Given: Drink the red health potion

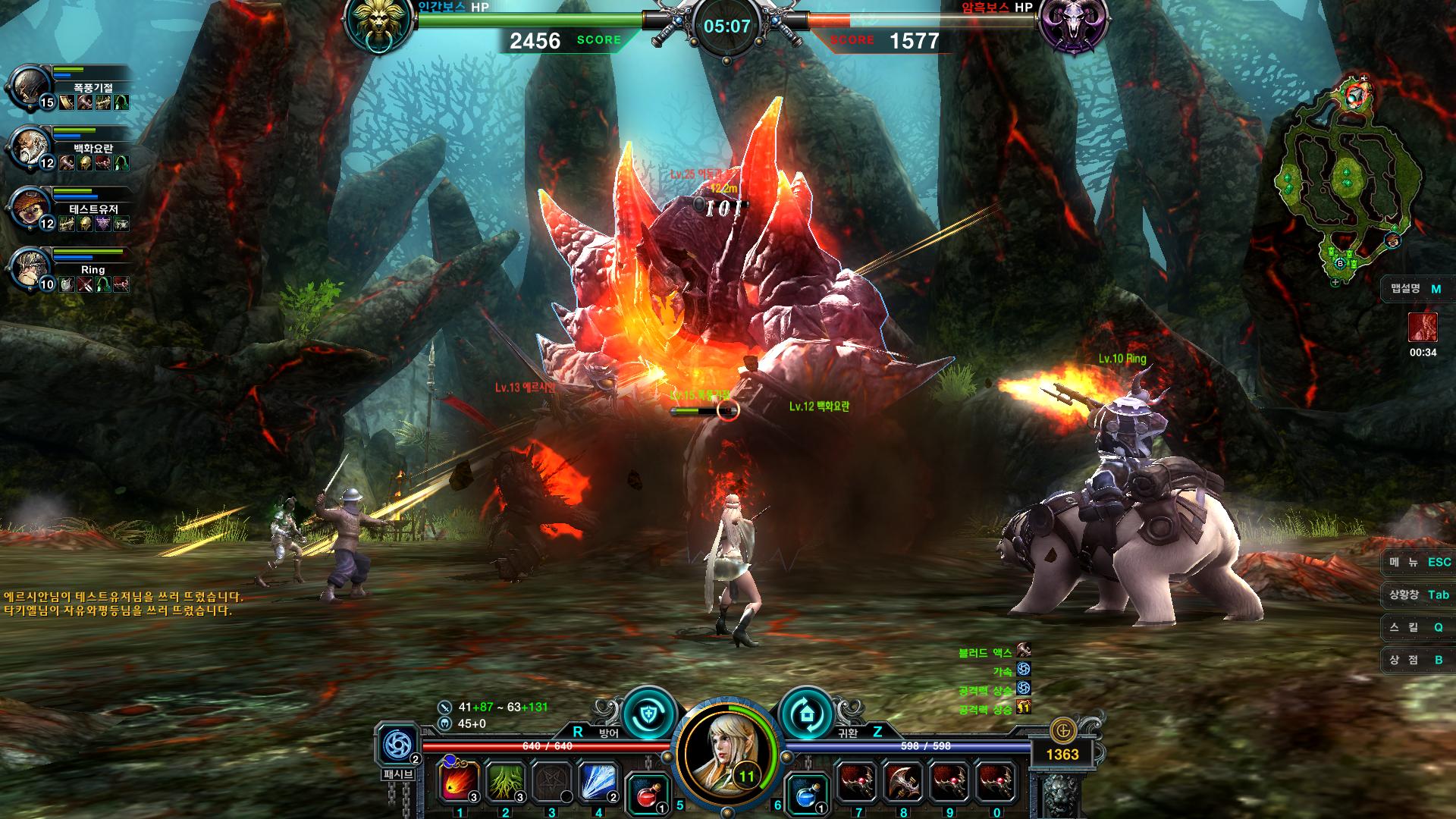Looking at the screenshot, I should 648,795.
